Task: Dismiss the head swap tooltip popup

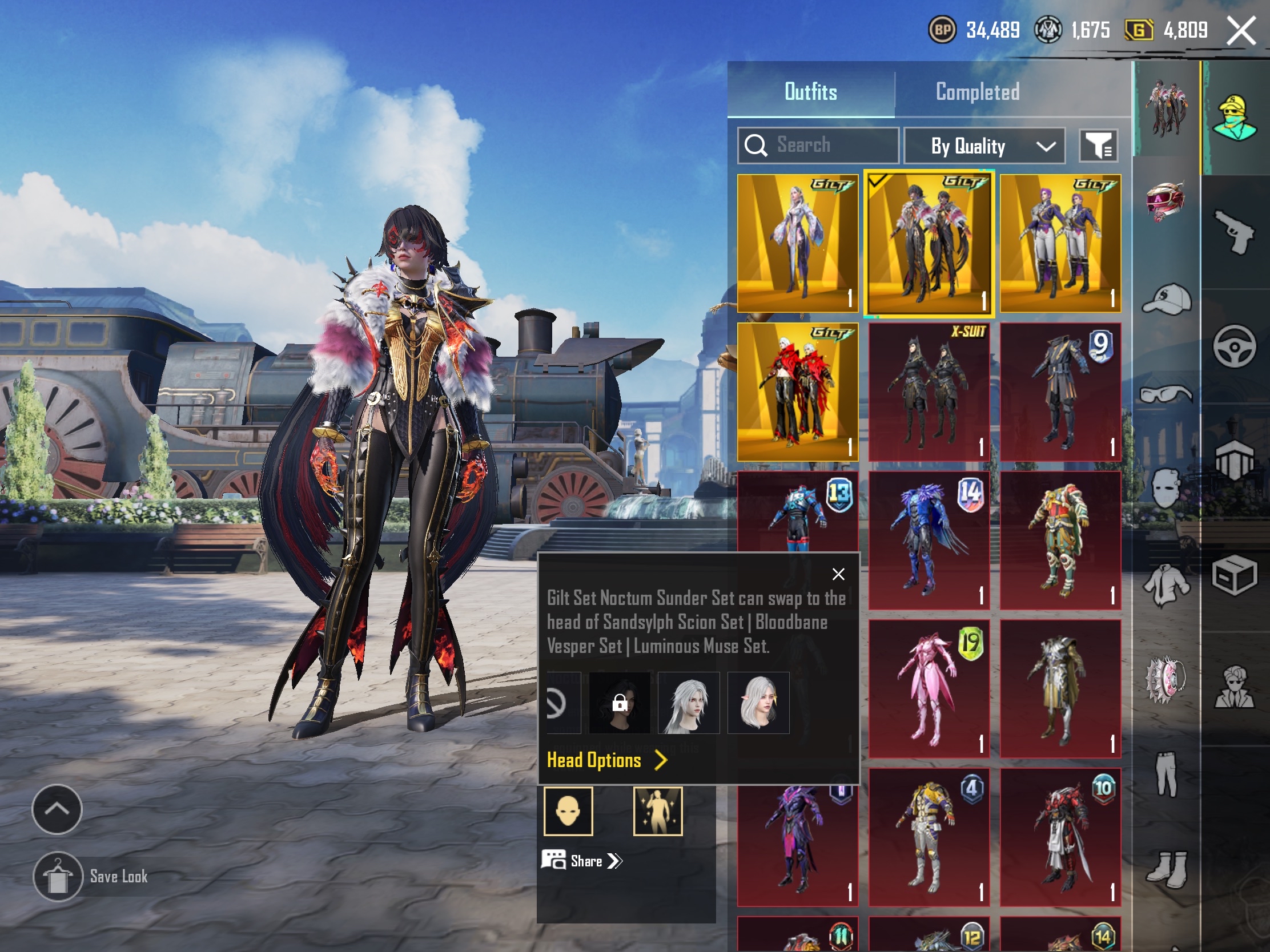Action: point(838,574)
